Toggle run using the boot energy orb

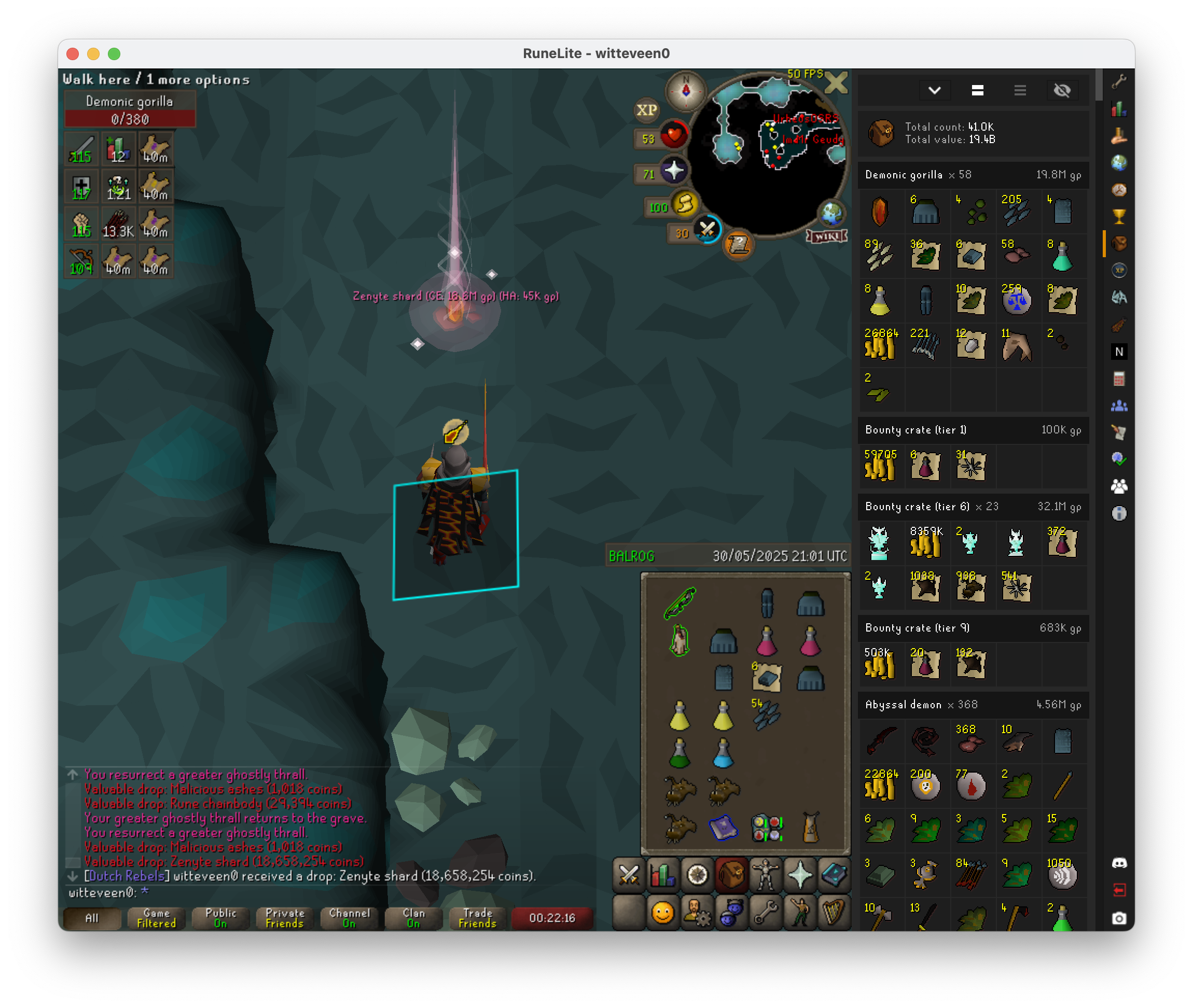coord(684,204)
